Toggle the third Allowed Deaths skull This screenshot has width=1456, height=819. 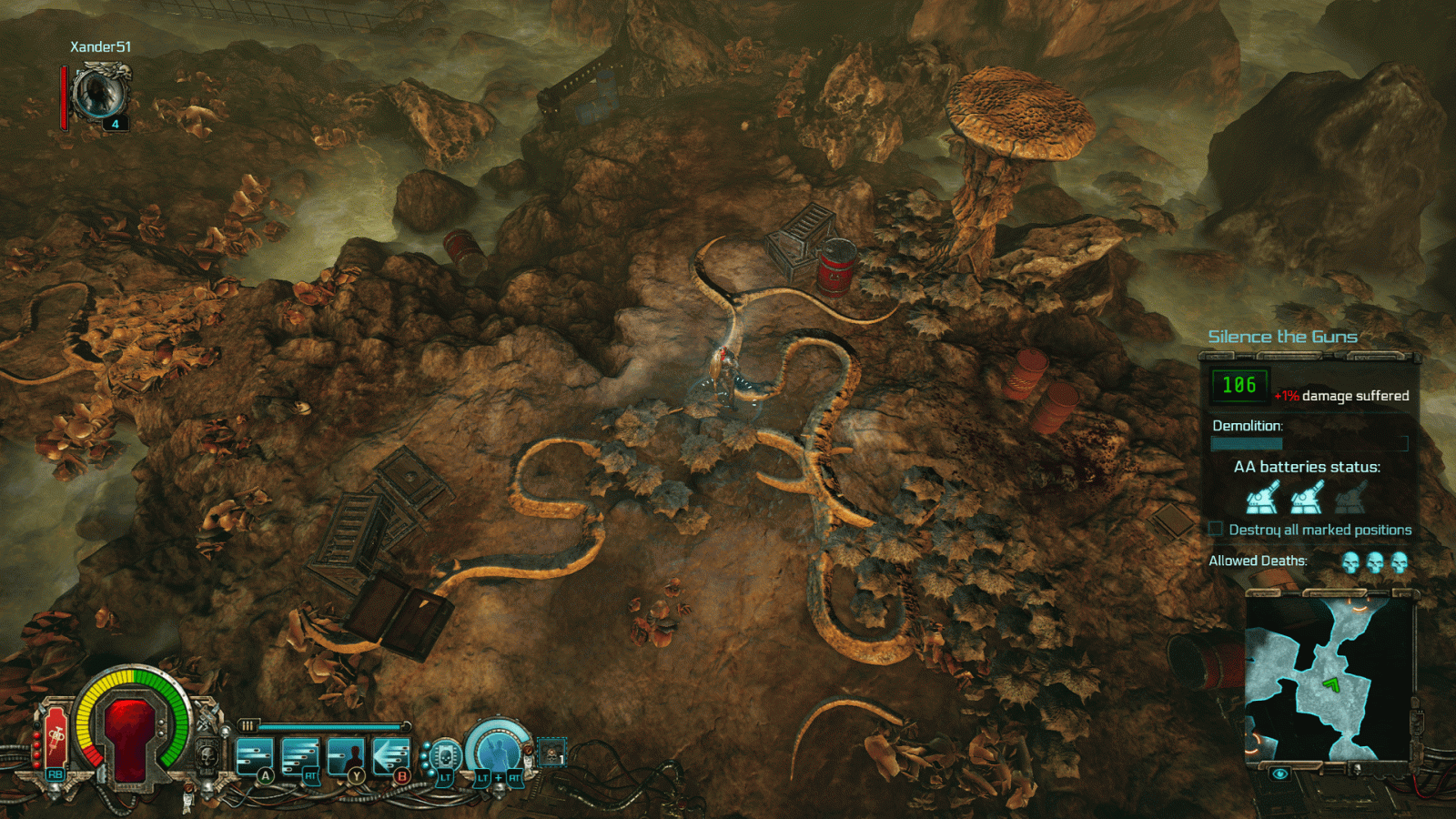[x=1400, y=562]
